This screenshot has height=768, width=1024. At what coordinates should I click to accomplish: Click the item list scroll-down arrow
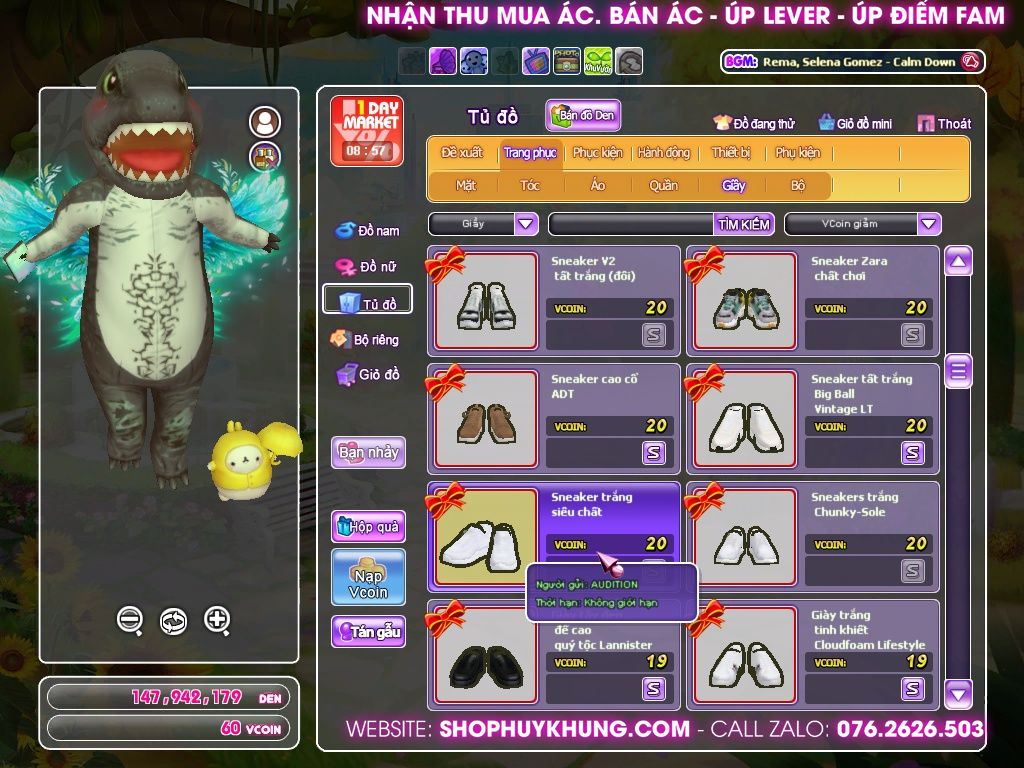point(958,692)
